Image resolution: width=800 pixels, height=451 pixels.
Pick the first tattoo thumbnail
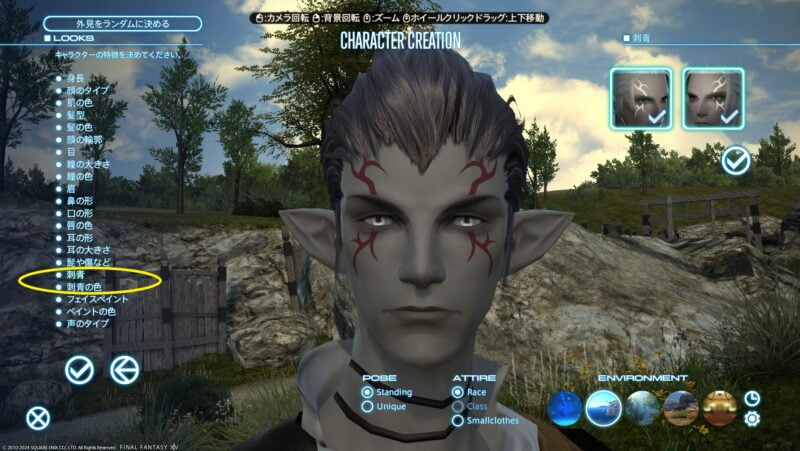click(641, 98)
